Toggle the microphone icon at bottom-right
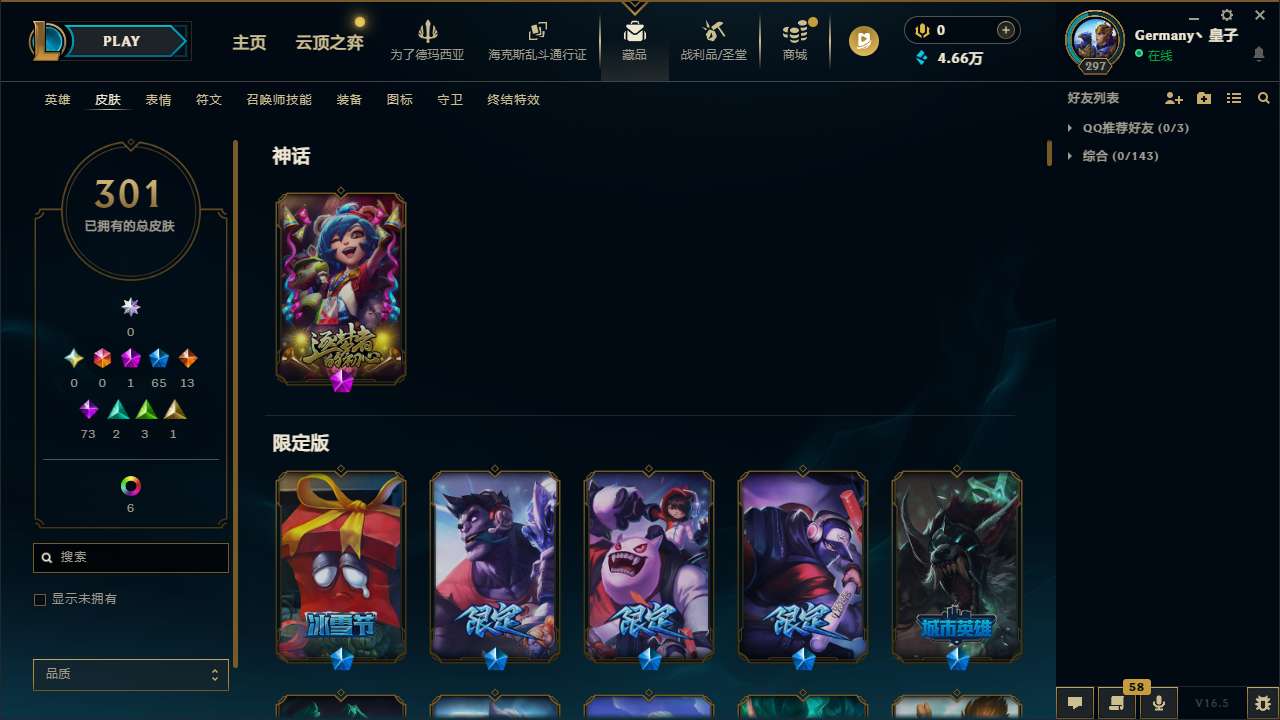Screen dimensions: 1280x720 [x=1158, y=703]
